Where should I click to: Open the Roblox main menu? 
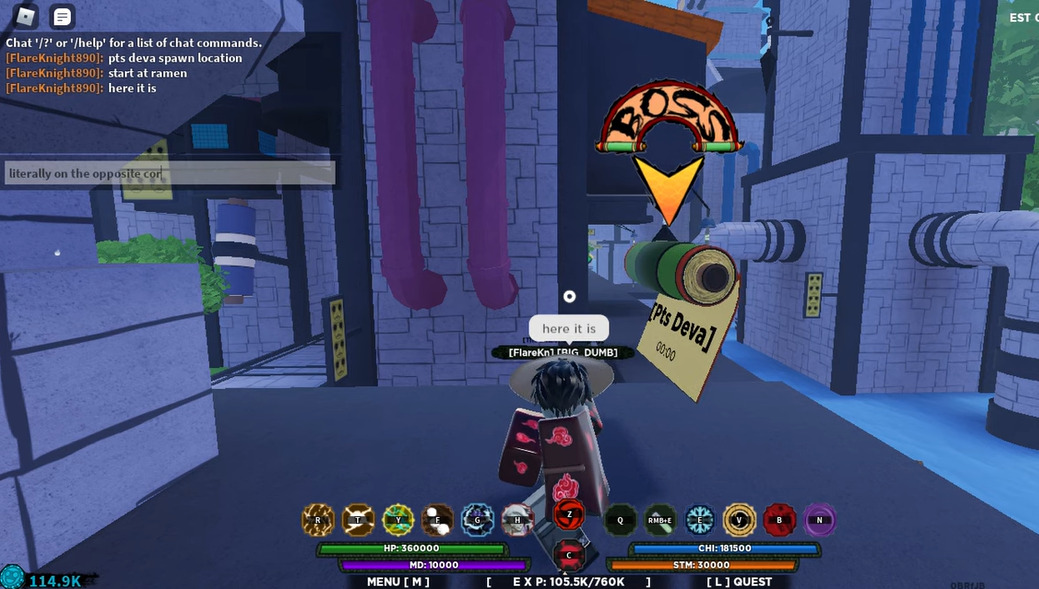pyautogui.click(x=25, y=16)
